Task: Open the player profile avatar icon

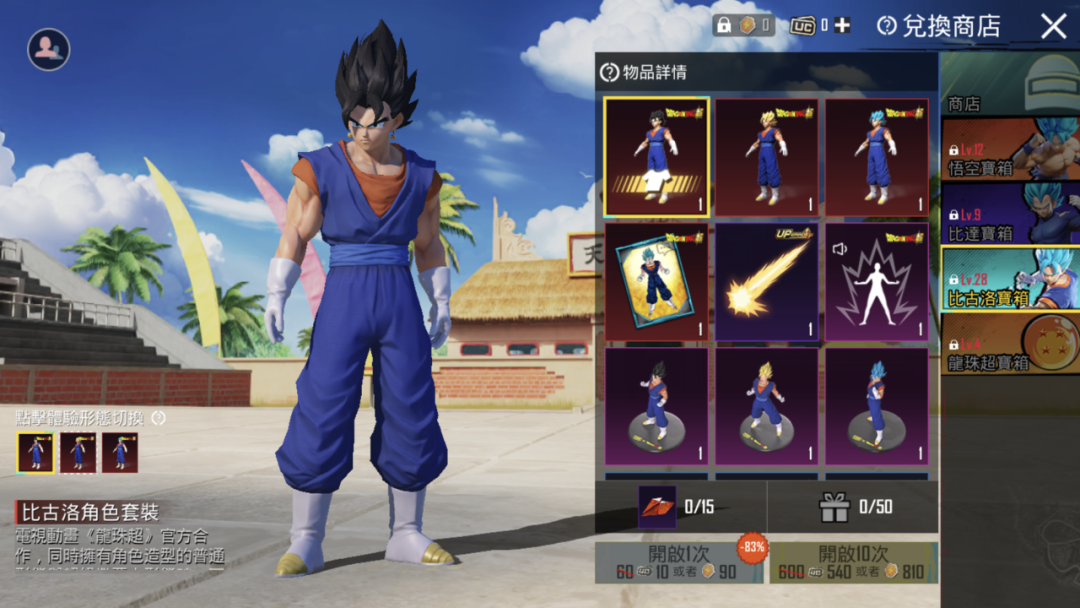Action: (48, 48)
